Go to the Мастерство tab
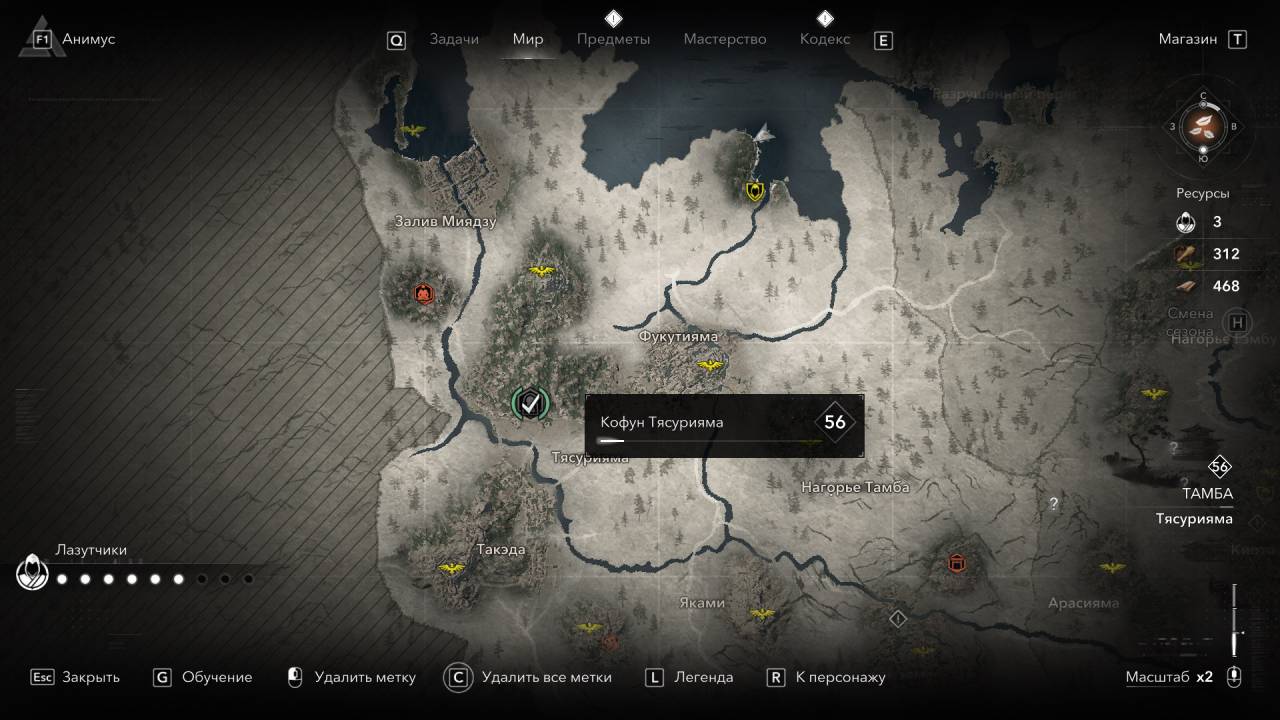Image resolution: width=1280 pixels, height=720 pixels. pyautogui.click(x=725, y=39)
